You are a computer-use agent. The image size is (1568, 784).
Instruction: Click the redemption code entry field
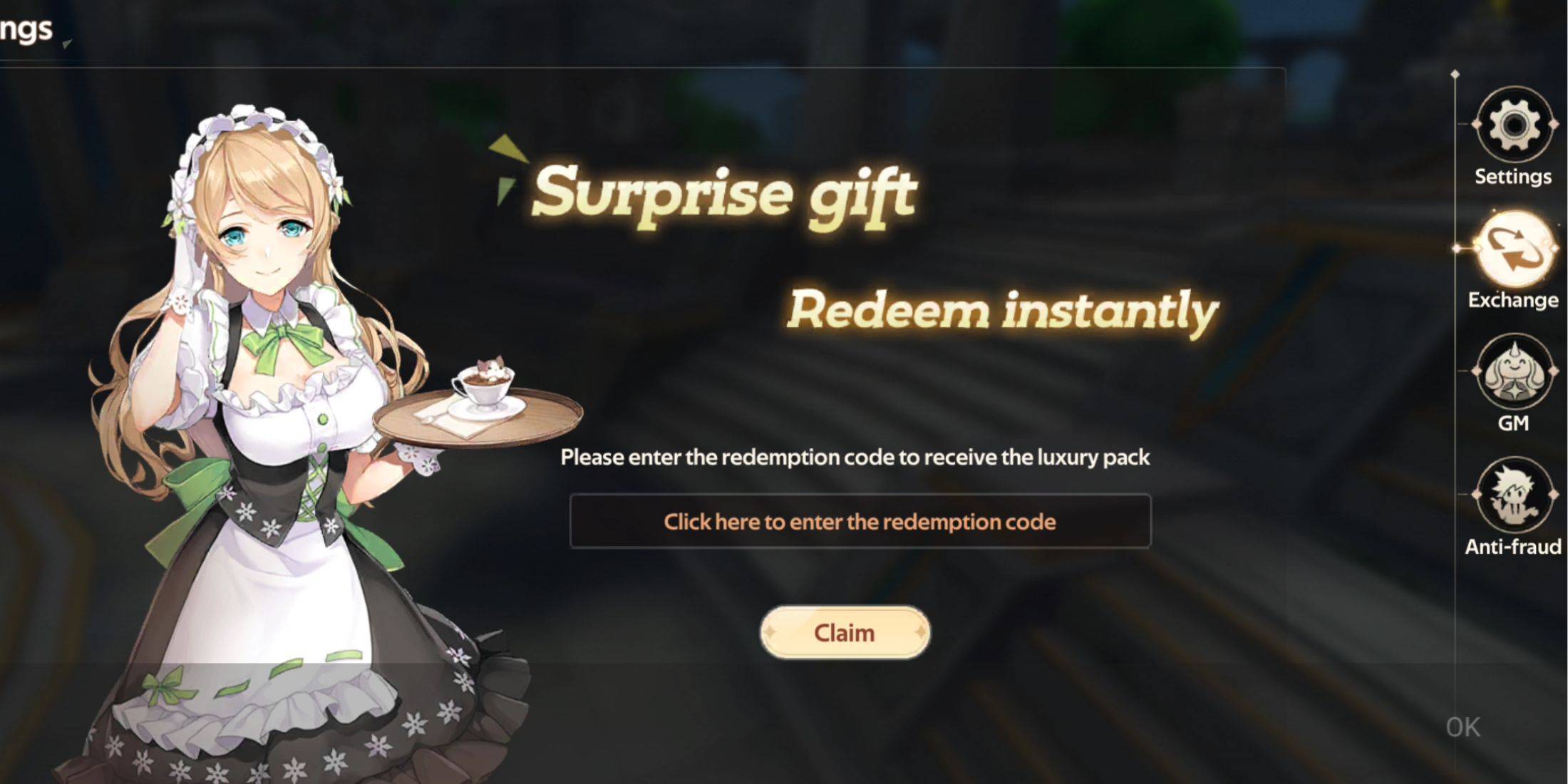click(x=859, y=521)
